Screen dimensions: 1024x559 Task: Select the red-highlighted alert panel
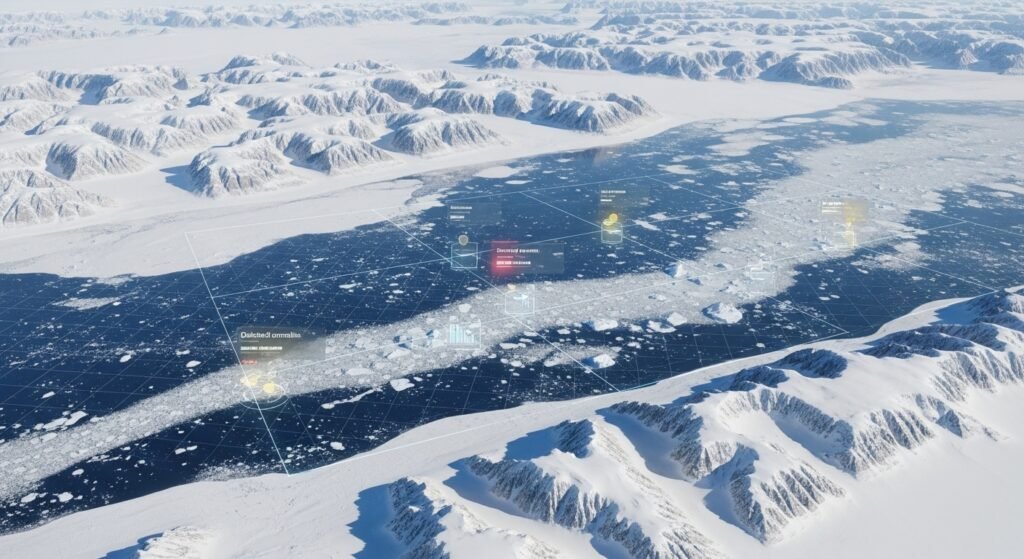(x=527, y=259)
